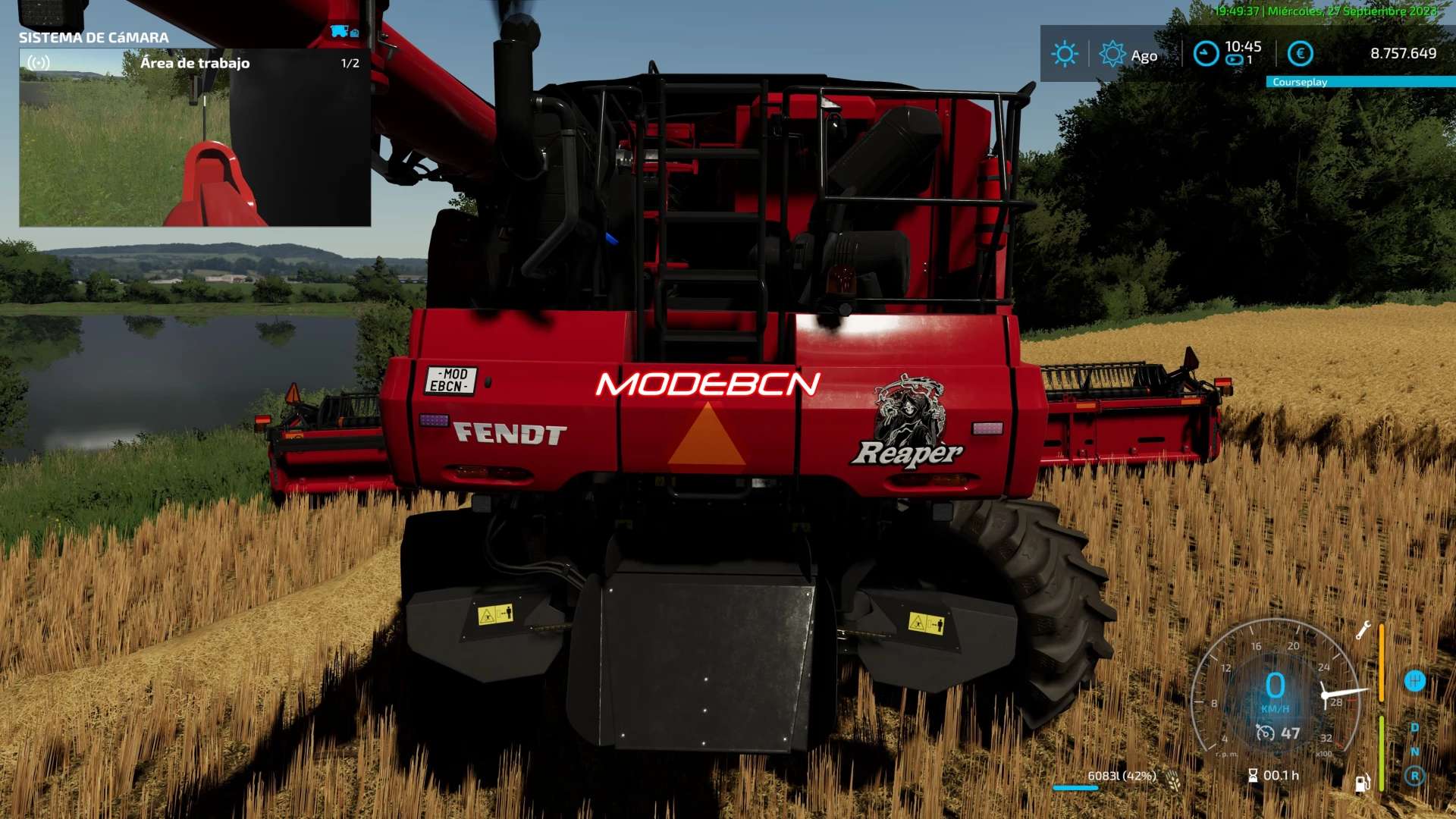Toggle the Drive gear indicator D
The image size is (1456, 819).
pos(1414,727)
